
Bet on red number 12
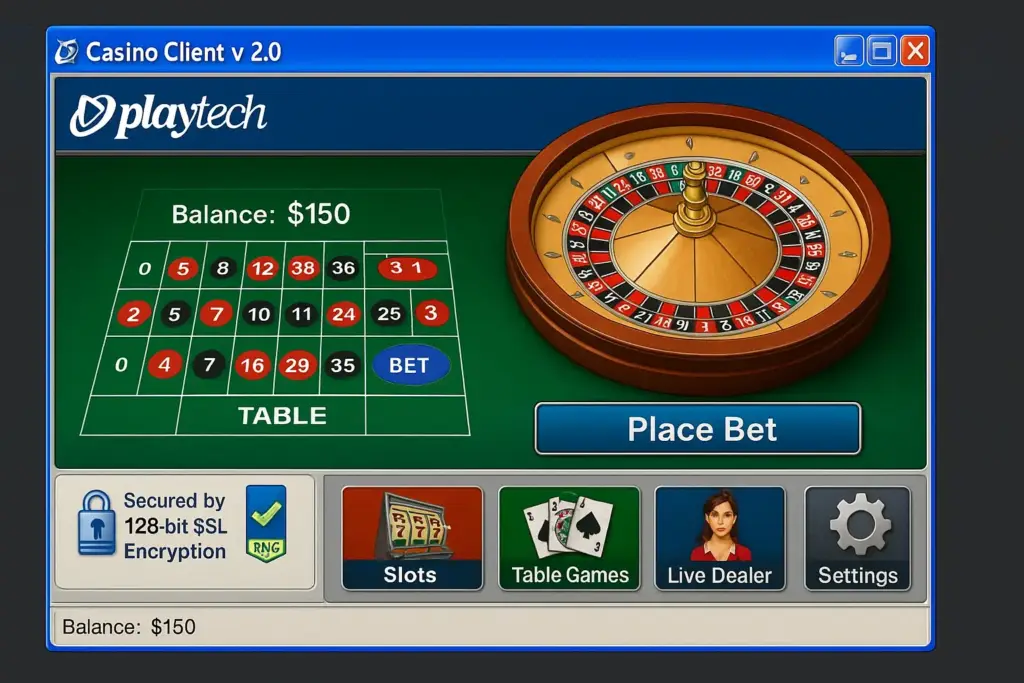pos(263,268)
